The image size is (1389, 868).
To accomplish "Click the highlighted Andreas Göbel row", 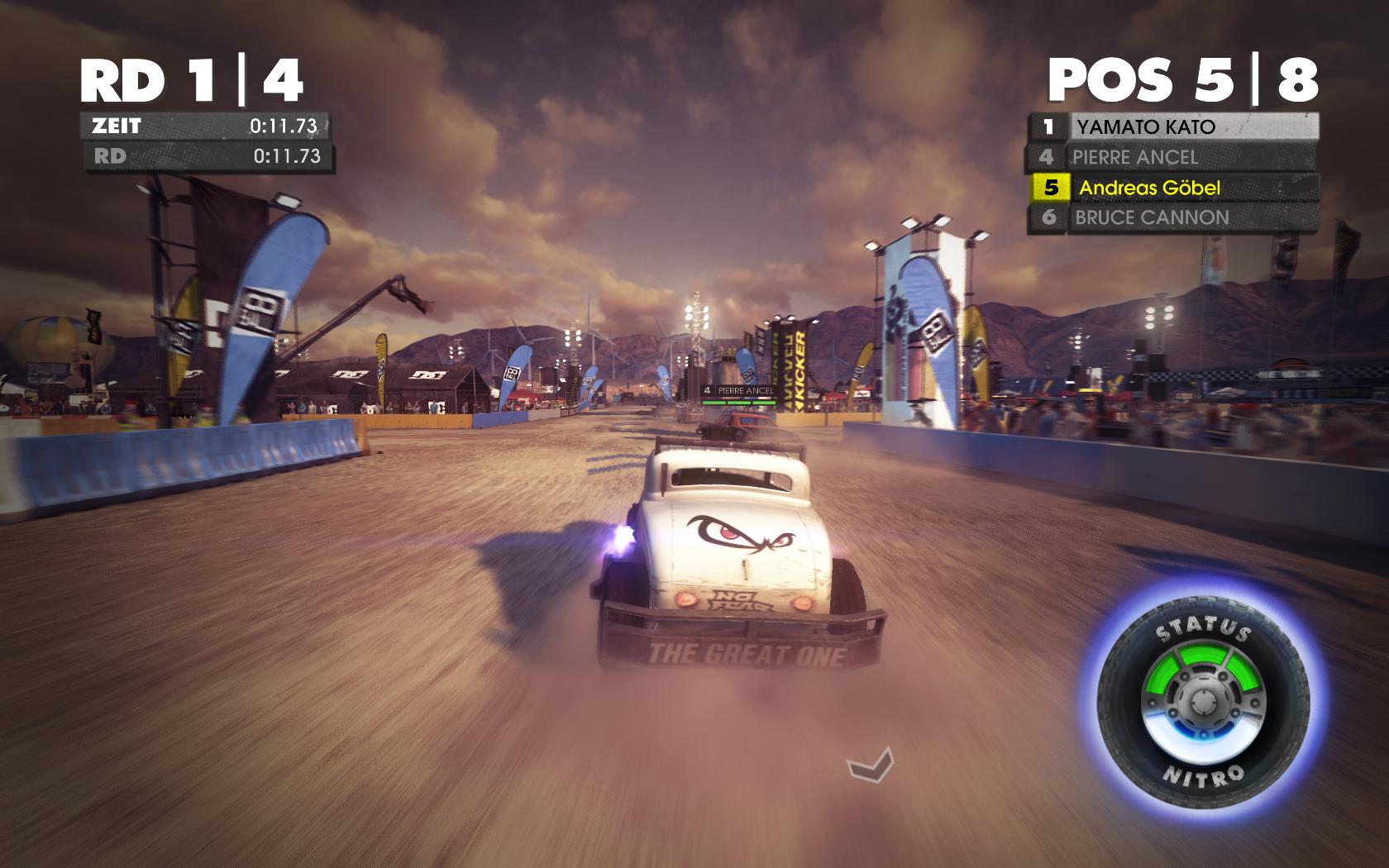I will [x=1174, y=188].
